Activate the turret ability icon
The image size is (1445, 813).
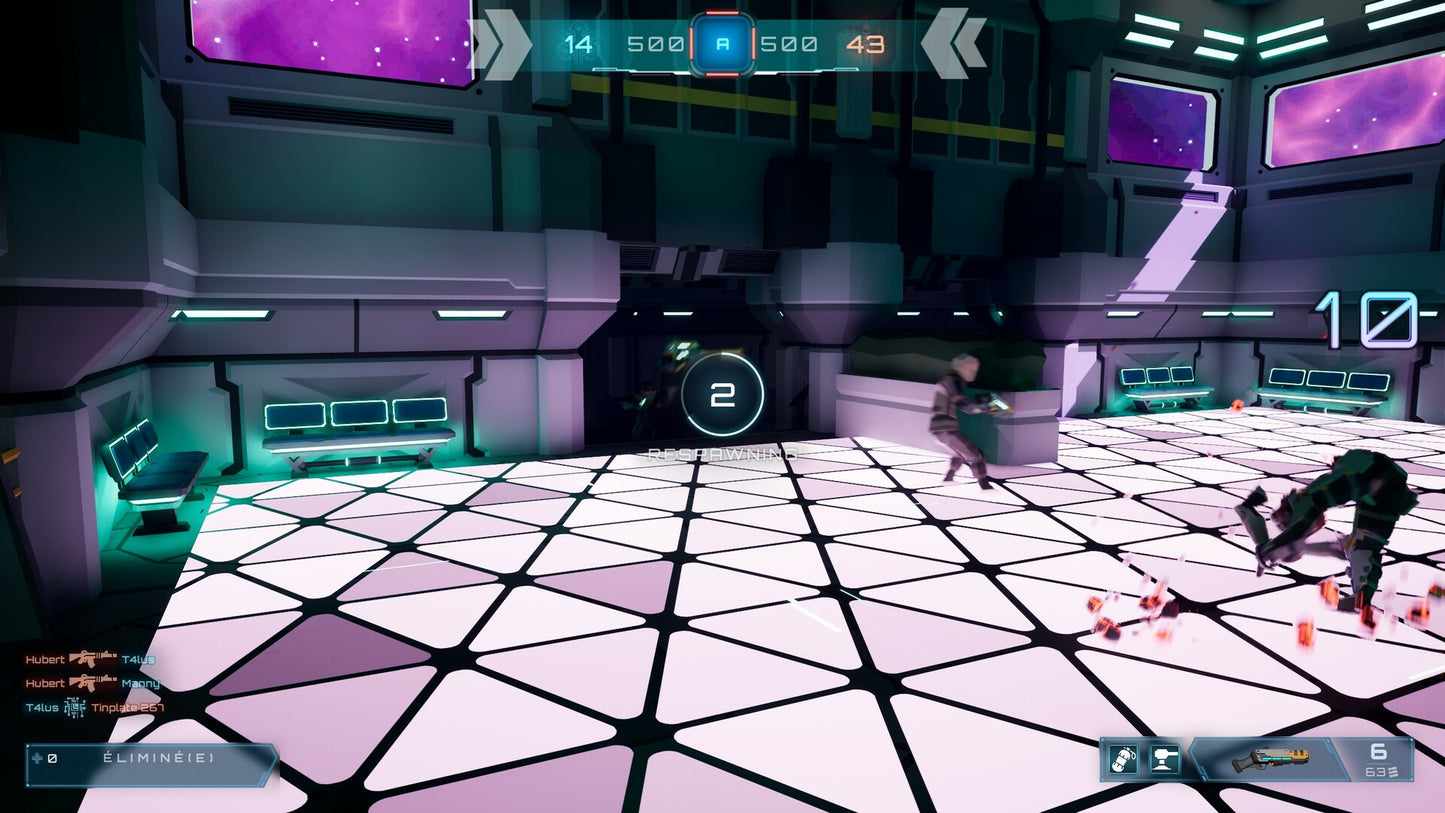1165,760
